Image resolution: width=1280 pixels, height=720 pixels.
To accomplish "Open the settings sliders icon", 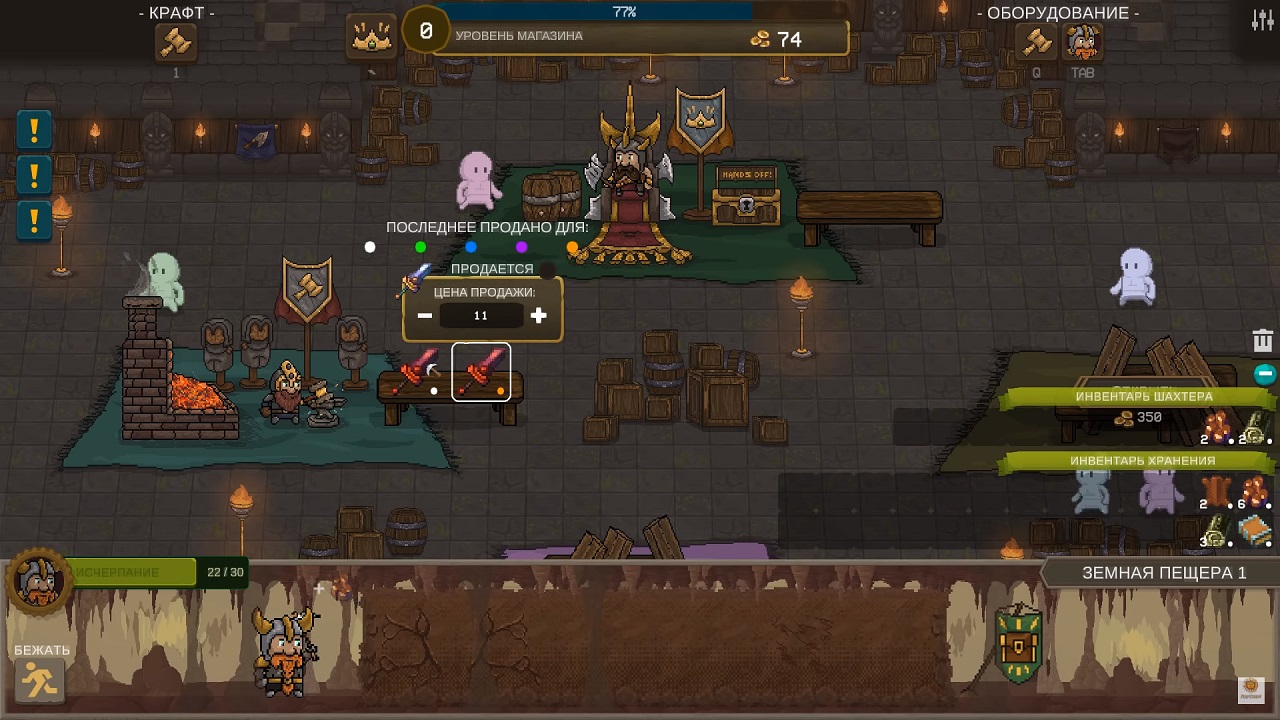I will coord(1263,20).
